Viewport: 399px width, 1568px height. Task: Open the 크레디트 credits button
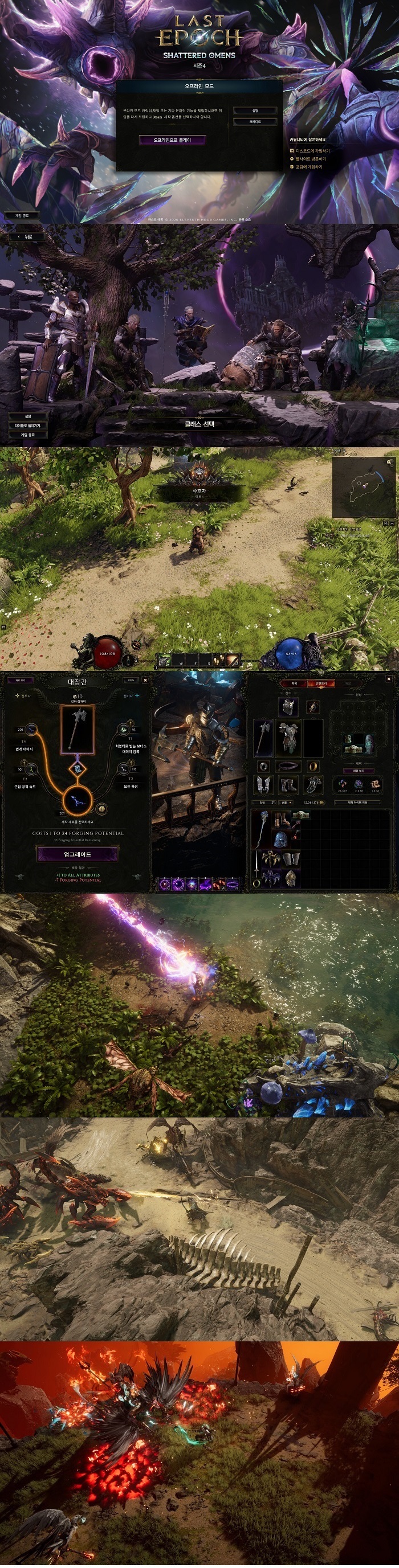[x=255, y=122]
